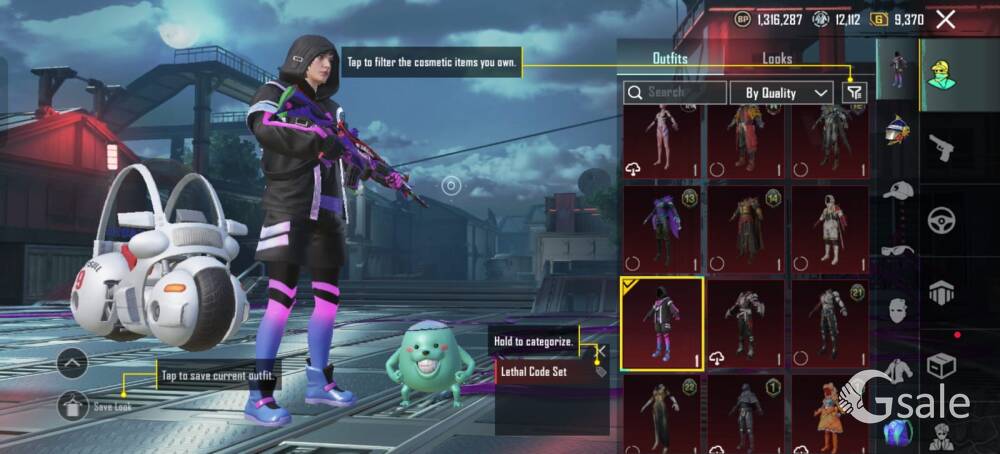Tap the Save Look hanger button

[73, 405]
